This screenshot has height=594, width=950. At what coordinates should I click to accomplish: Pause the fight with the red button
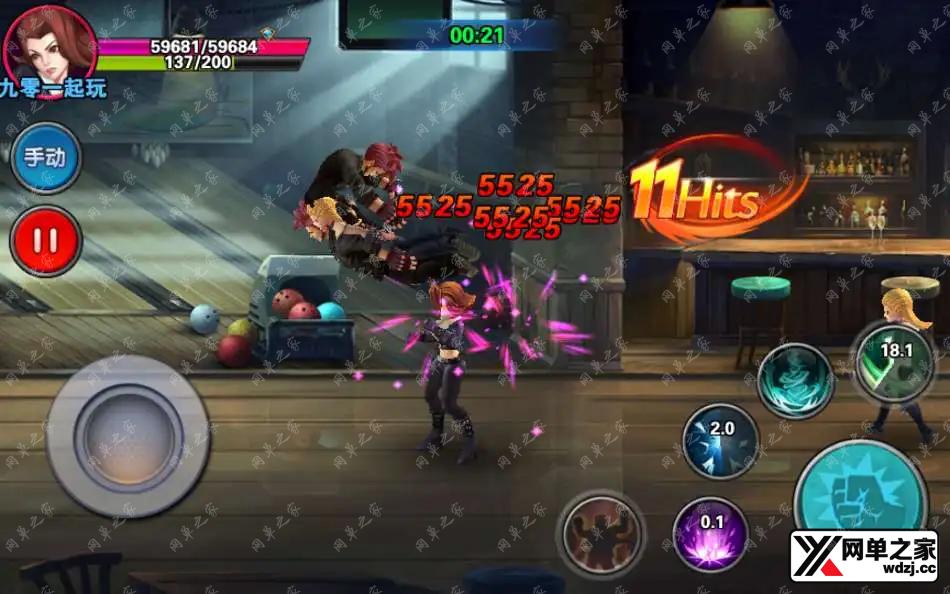(46, 241)
